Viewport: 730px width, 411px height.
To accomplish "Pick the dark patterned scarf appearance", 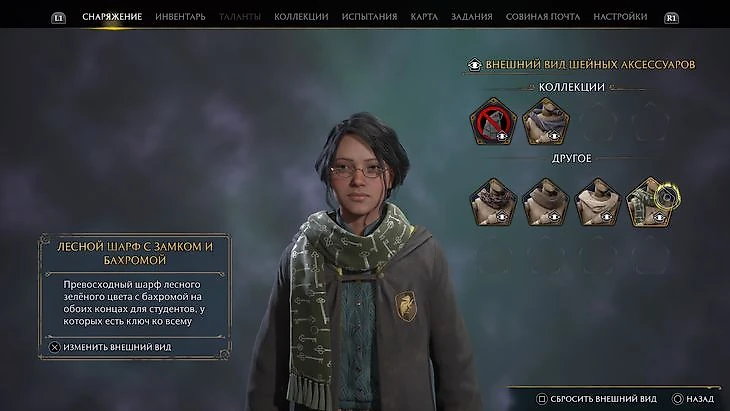I will click(492, 201).
